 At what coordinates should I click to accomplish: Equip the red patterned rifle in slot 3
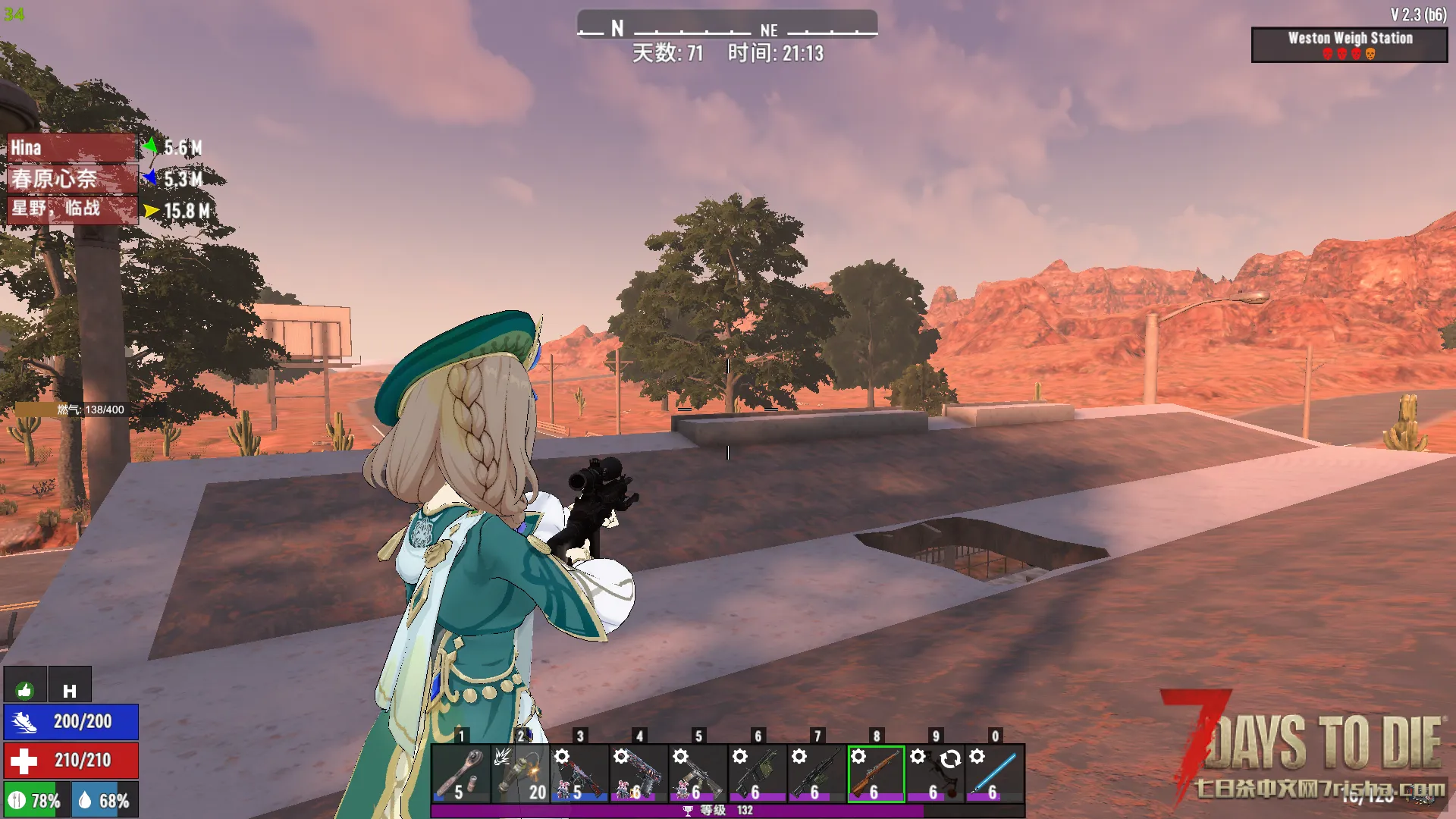pos(579,773)
